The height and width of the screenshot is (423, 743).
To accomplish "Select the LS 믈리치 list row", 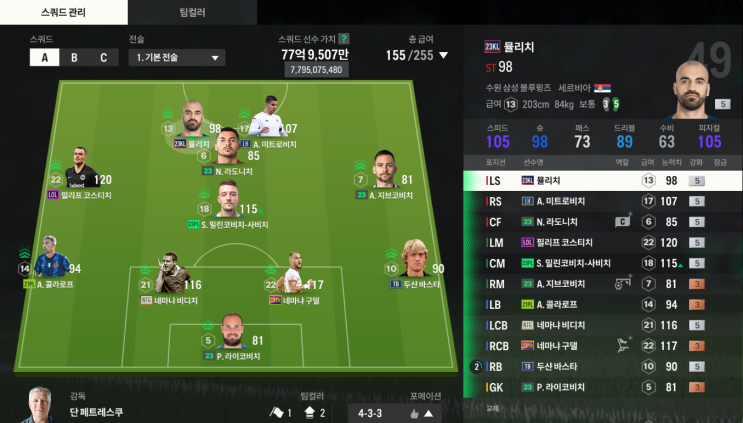I will 602,181.
